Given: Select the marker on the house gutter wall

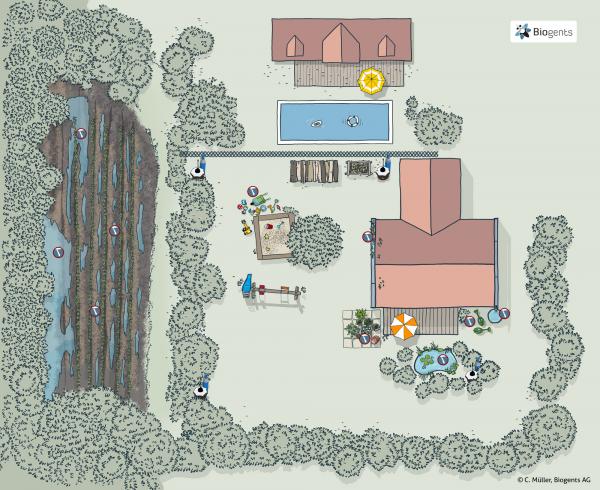Looking at the screenshot, I should point(368,238).
